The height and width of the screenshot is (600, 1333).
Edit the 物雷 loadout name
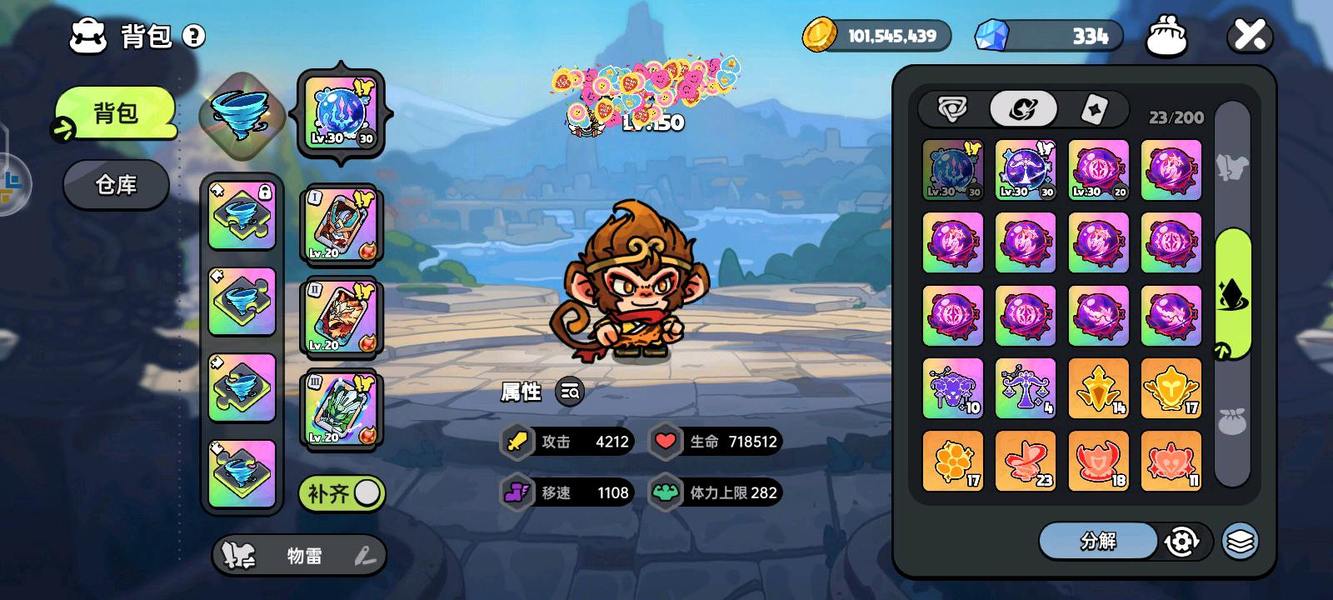point(365,556)
